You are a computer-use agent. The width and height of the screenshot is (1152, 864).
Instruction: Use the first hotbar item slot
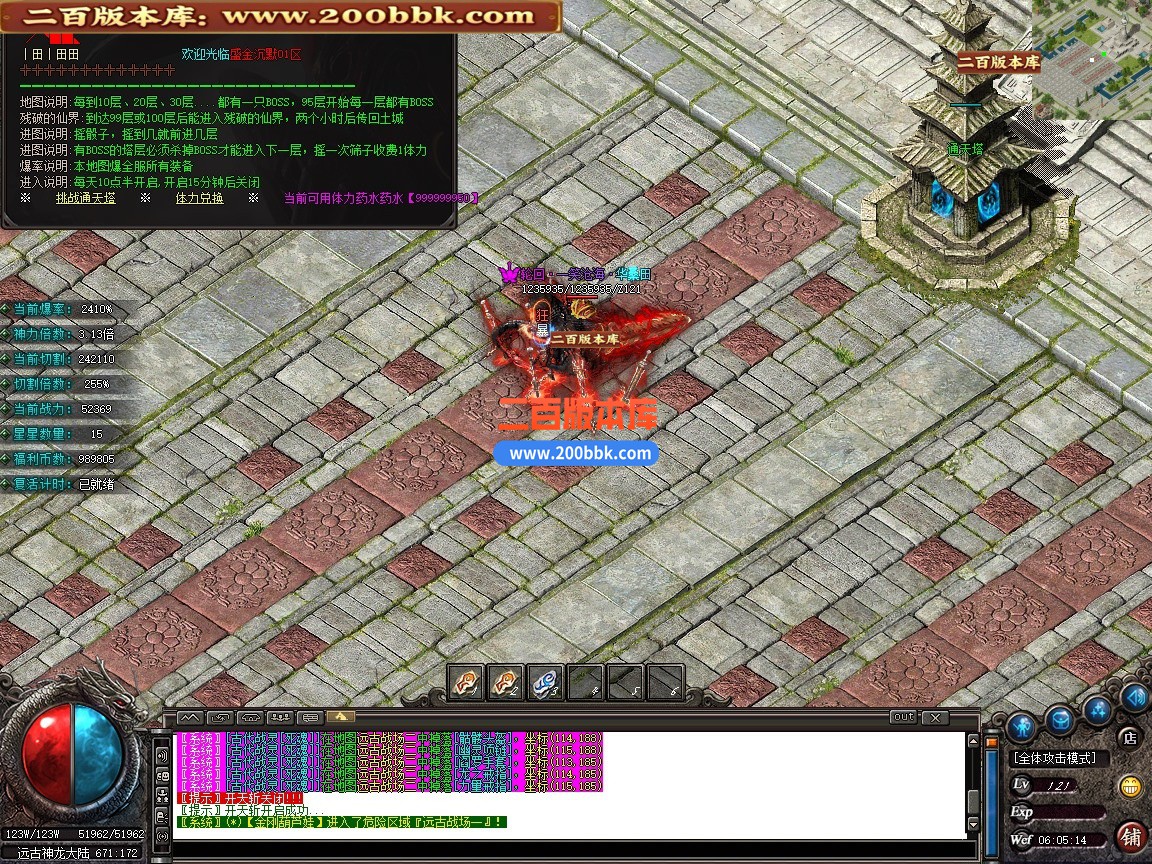[465, 682]
